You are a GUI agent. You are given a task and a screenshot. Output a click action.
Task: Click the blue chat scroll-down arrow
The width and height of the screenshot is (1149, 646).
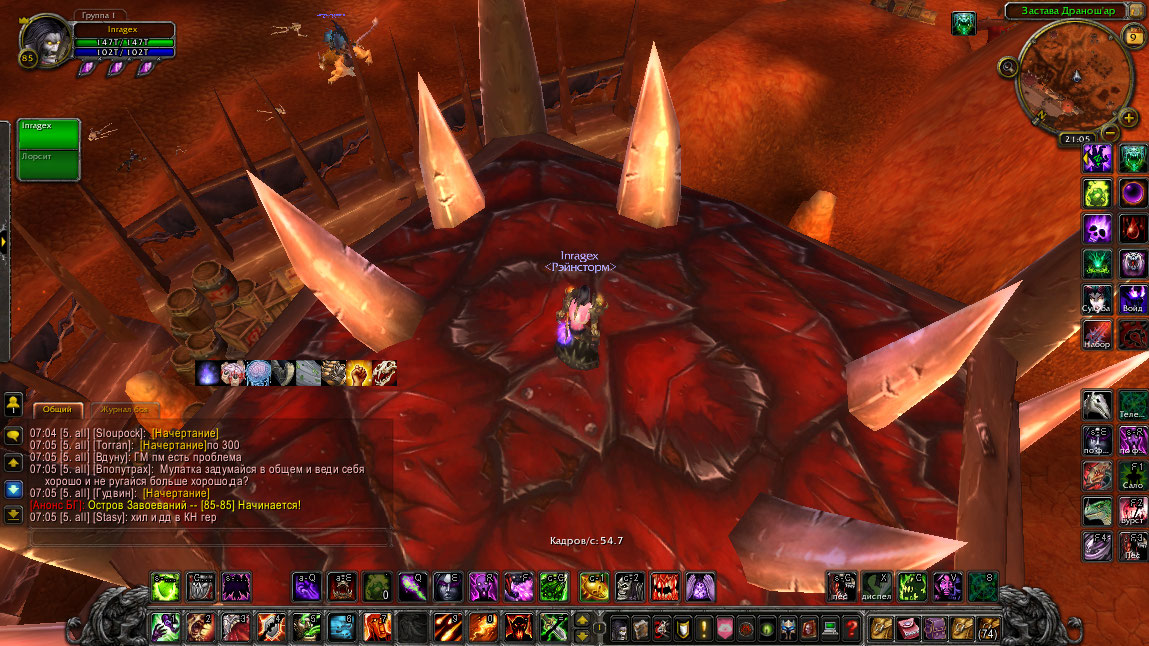pos(14,489)
